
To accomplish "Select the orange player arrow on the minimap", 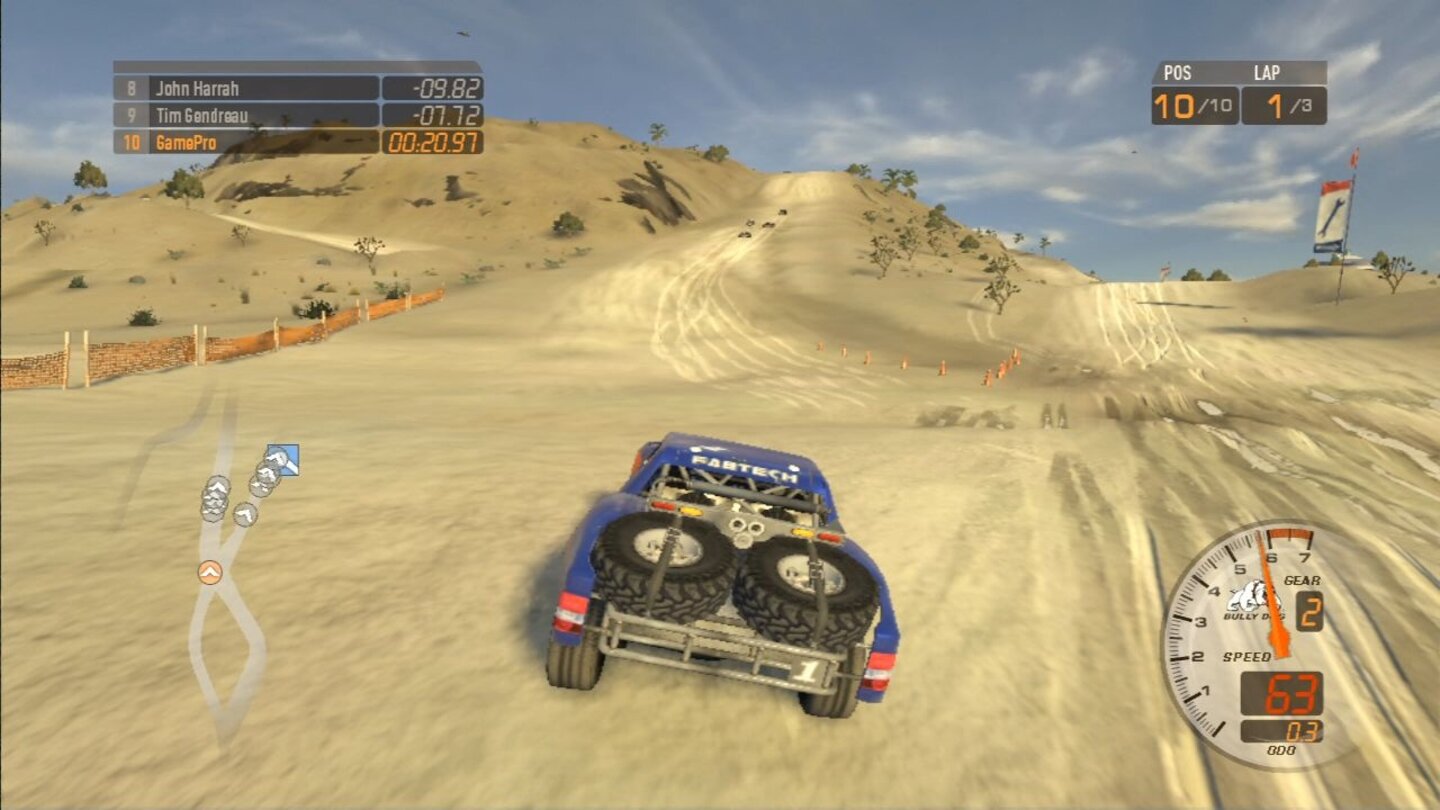I will [x=208, y=572].
